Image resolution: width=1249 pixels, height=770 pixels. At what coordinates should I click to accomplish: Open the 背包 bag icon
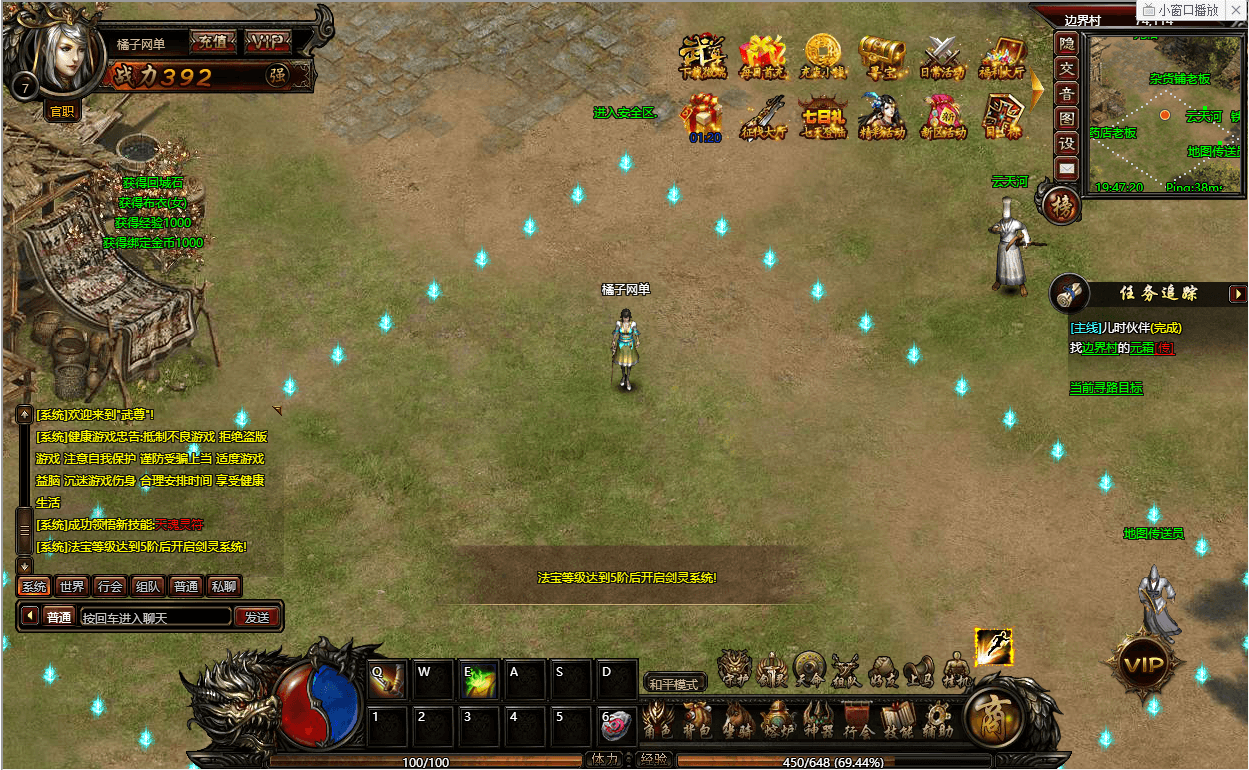[696, 720]
